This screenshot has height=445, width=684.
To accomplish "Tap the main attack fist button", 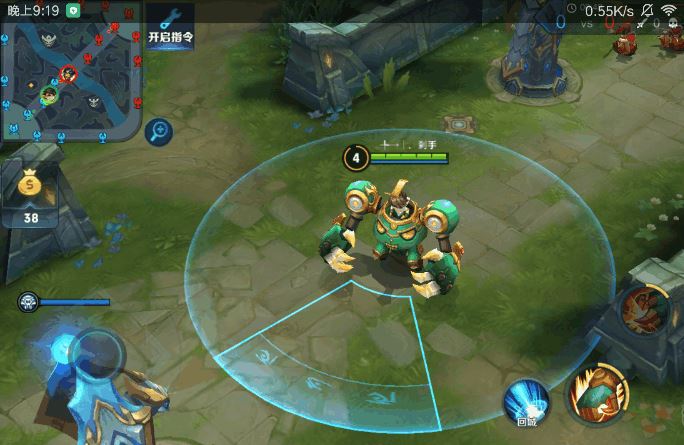I will pyautogui.click(x=598, y=394).
